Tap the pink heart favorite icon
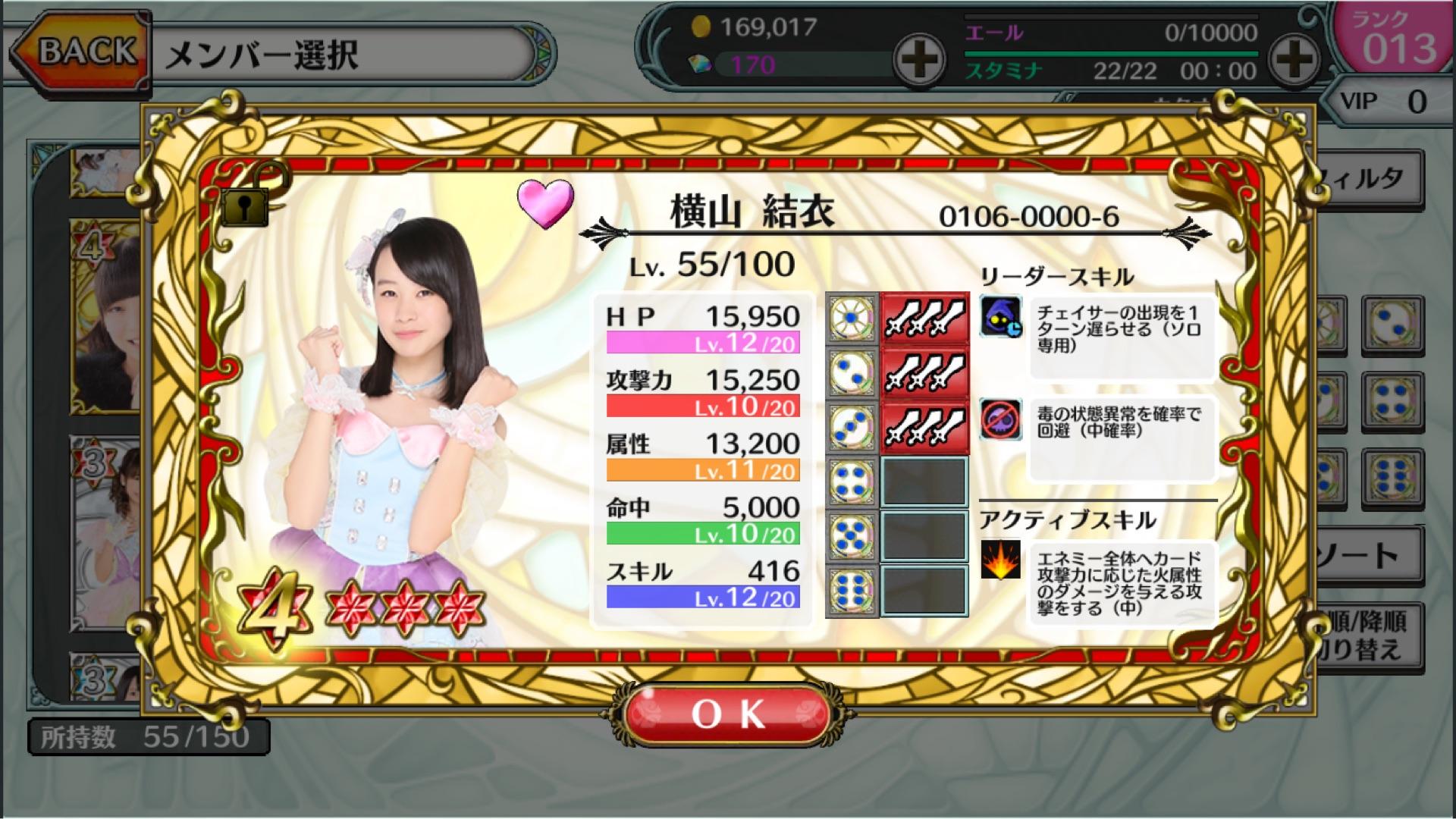 point(545,202)
